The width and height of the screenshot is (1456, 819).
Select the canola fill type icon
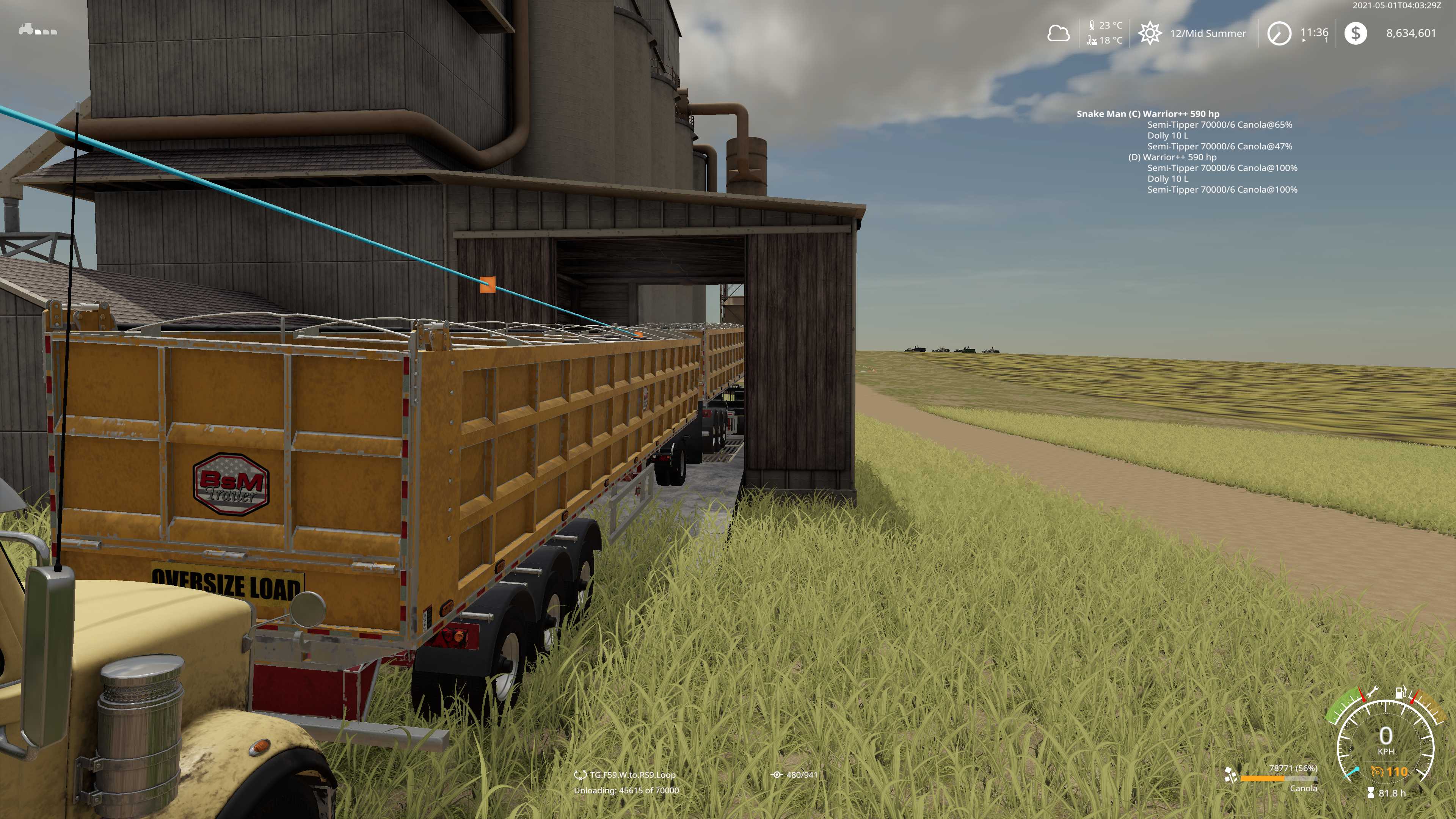(1230, 775)
